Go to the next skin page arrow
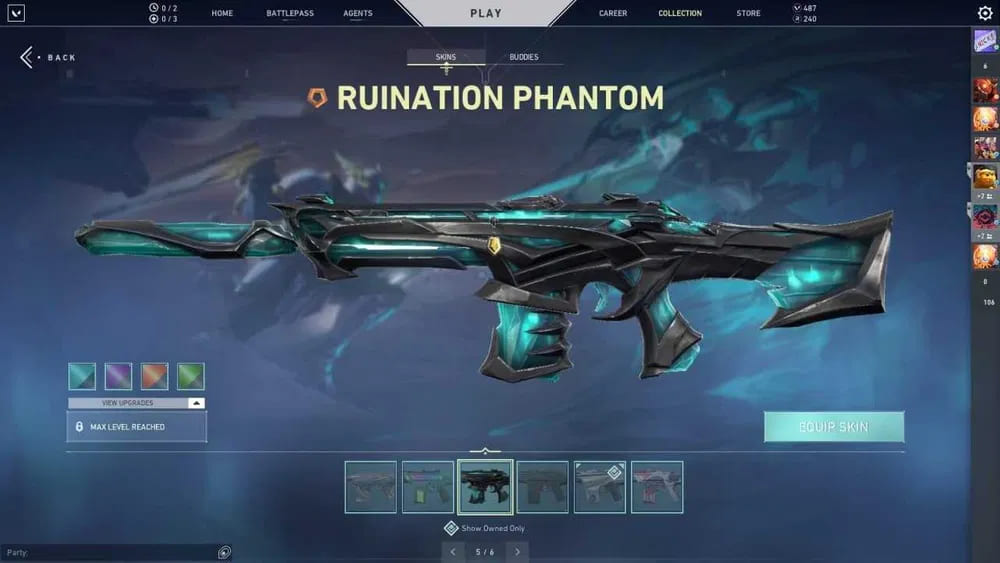1000x563 pixels. coord(517,551)
